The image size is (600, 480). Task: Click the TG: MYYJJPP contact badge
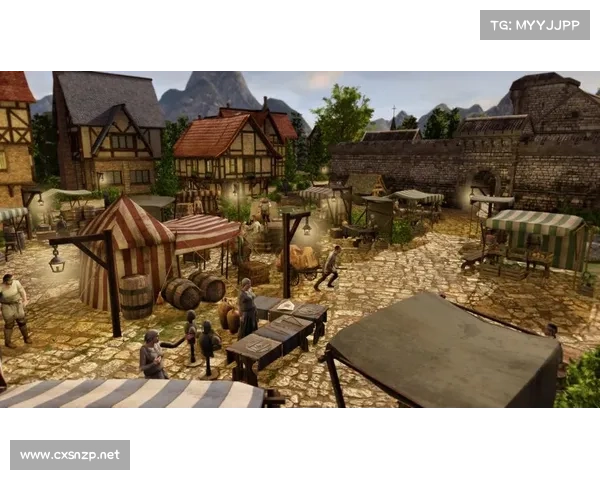535,24
